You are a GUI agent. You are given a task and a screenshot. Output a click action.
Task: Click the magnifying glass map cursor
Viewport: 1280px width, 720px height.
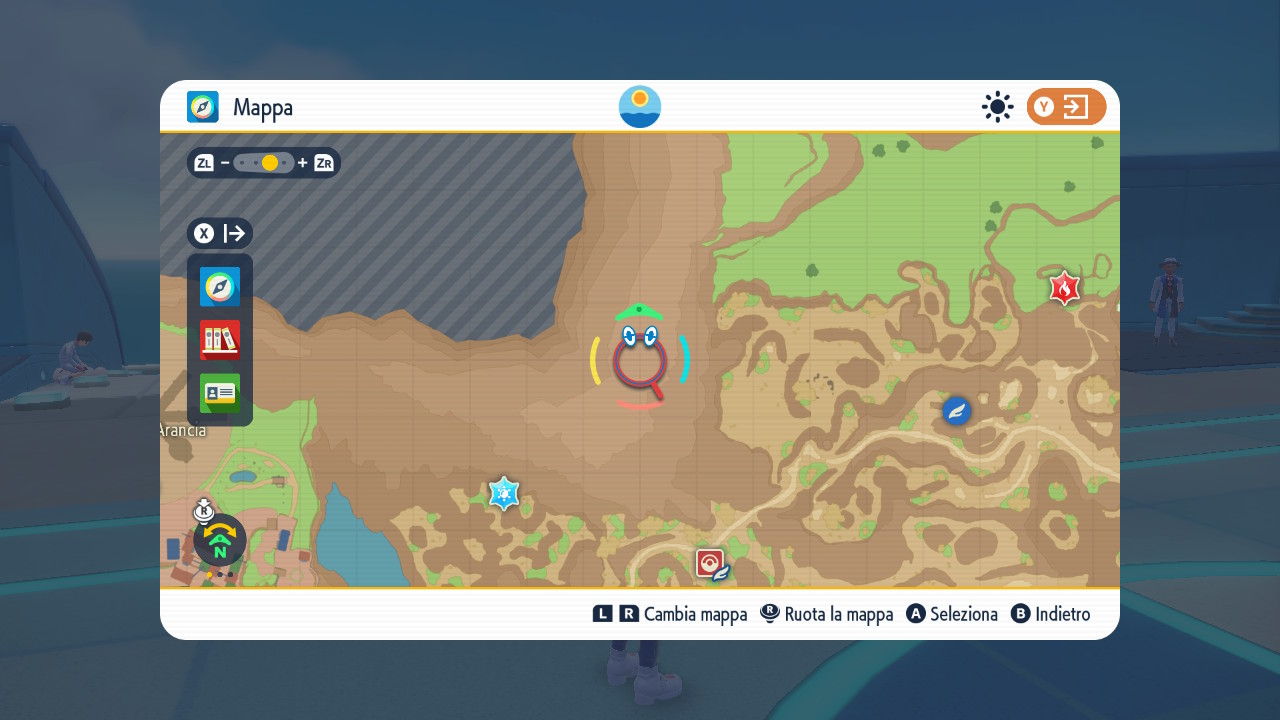pyautogui.click(x=640, y=365)
